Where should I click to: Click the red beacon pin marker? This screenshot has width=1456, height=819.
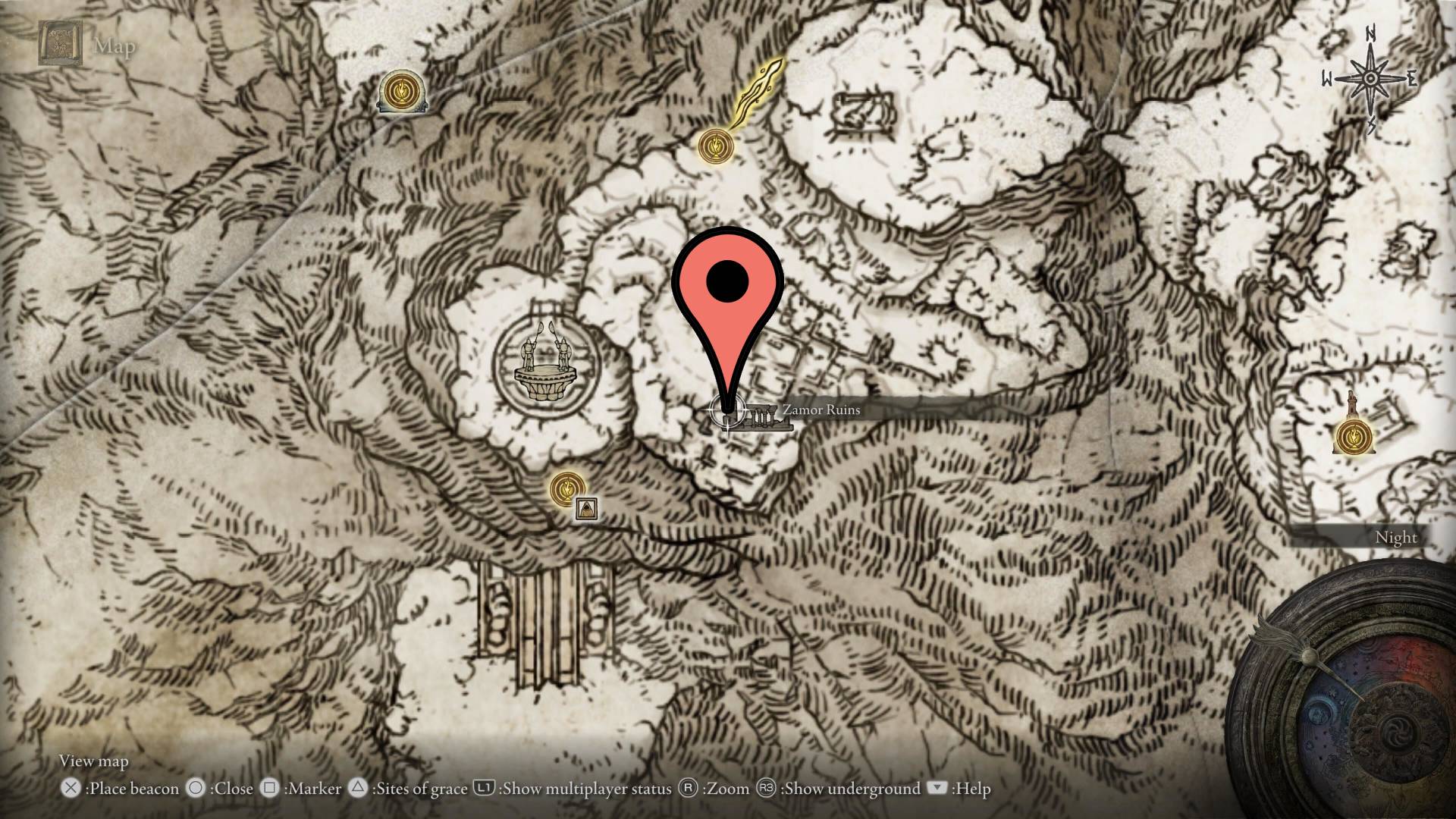[726, 282]
